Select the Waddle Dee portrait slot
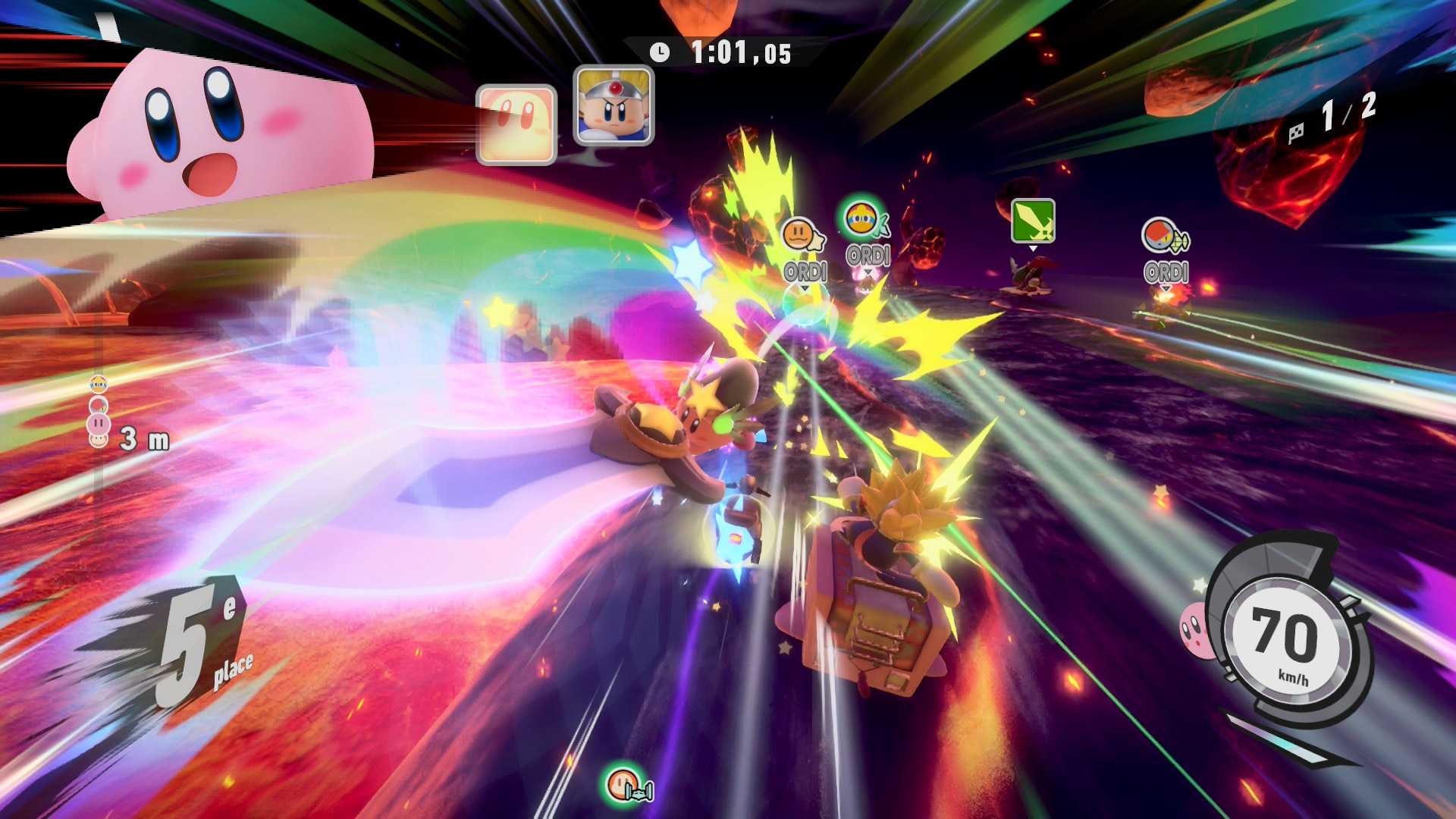 [516, 124]
